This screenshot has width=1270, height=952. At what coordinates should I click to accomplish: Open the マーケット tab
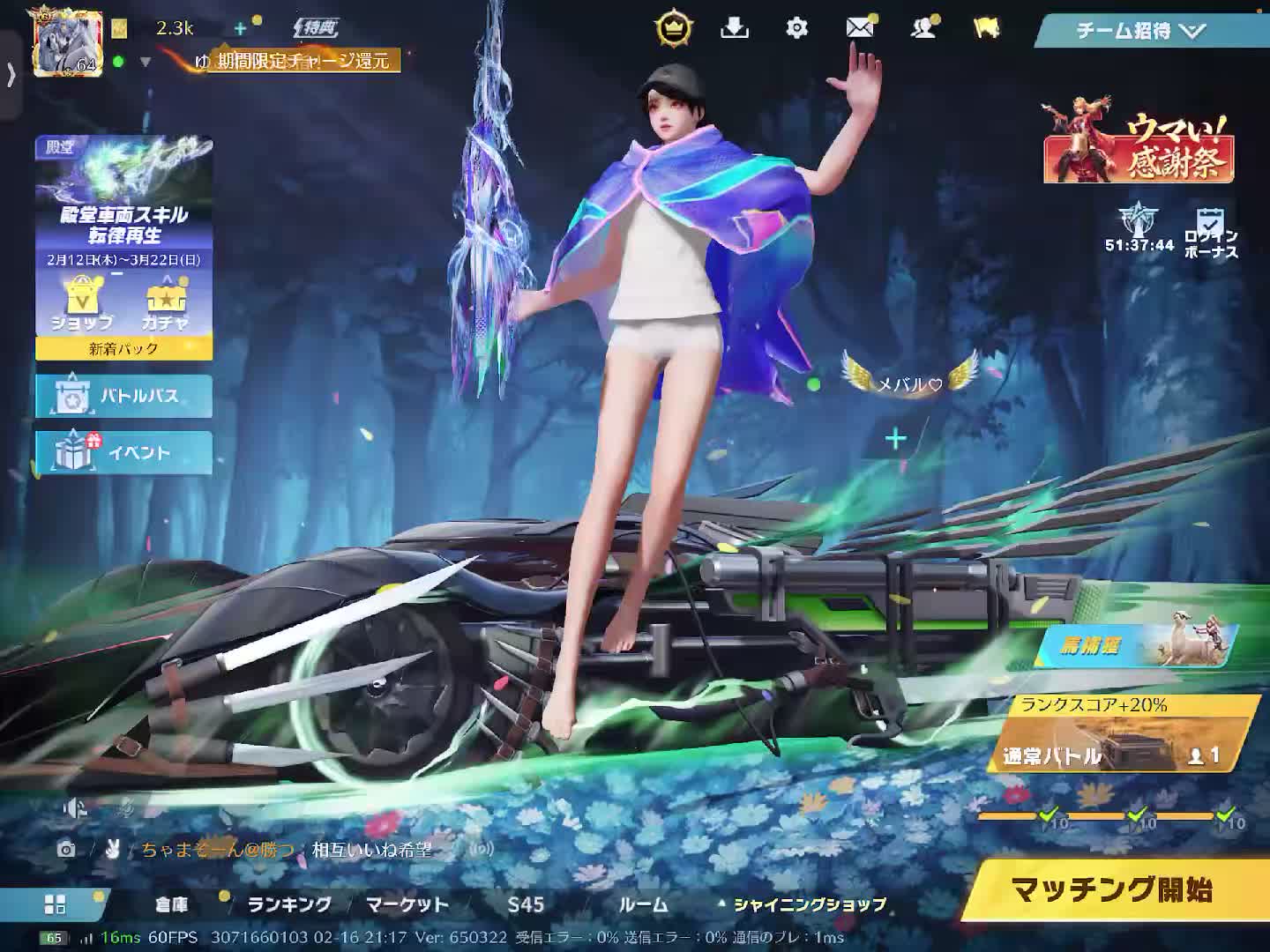point(407,904)
